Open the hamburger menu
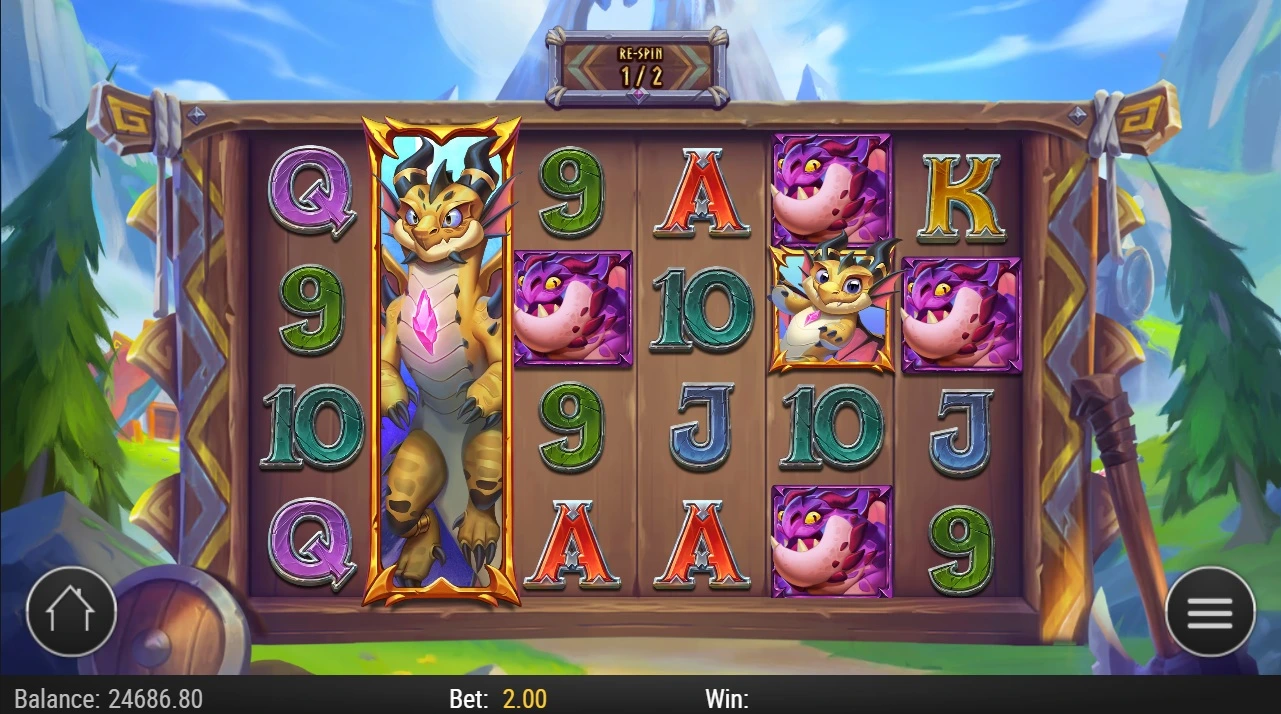Viewport: 1281px width, 714px height. point(1210,612)
